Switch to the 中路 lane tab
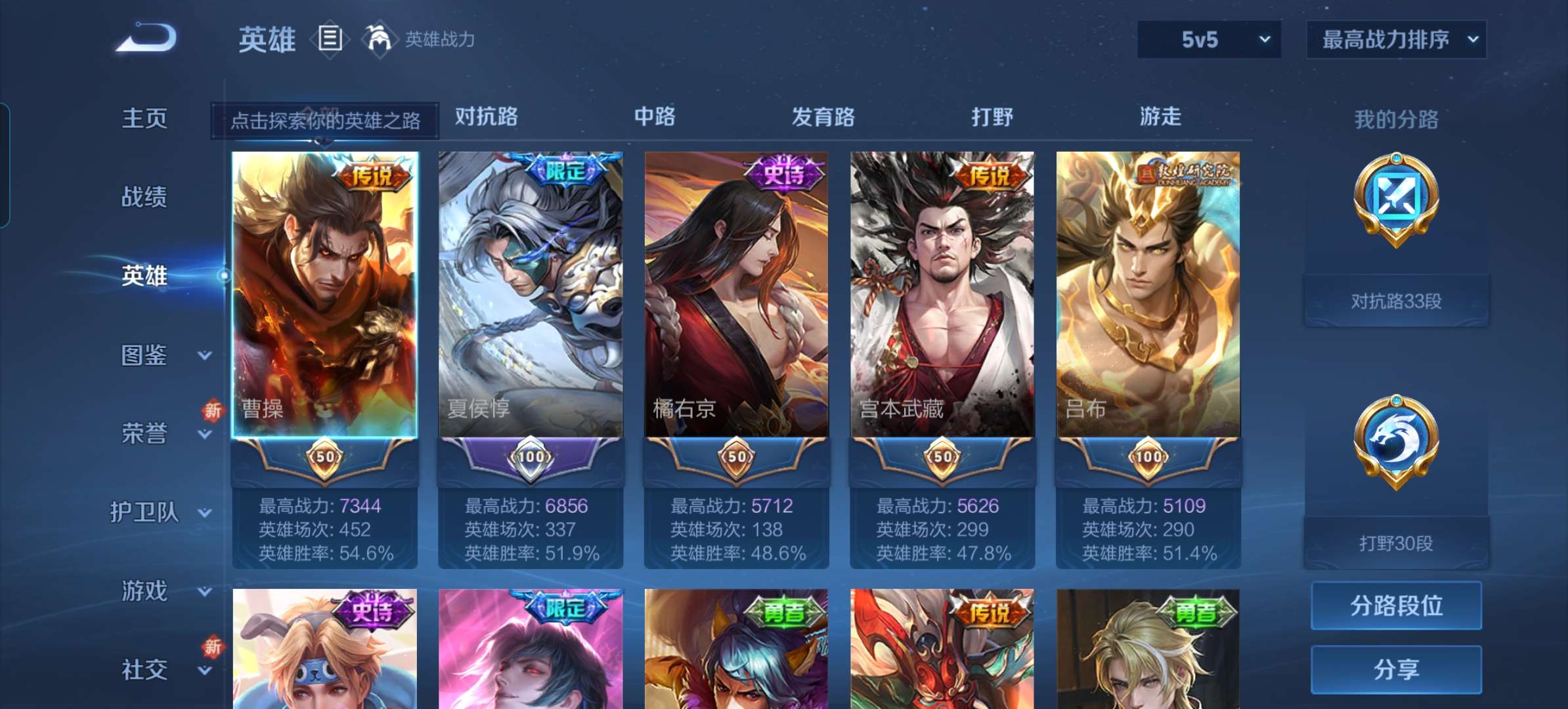Viewport: 1568px width, 709px height. [x=657, y=117]
